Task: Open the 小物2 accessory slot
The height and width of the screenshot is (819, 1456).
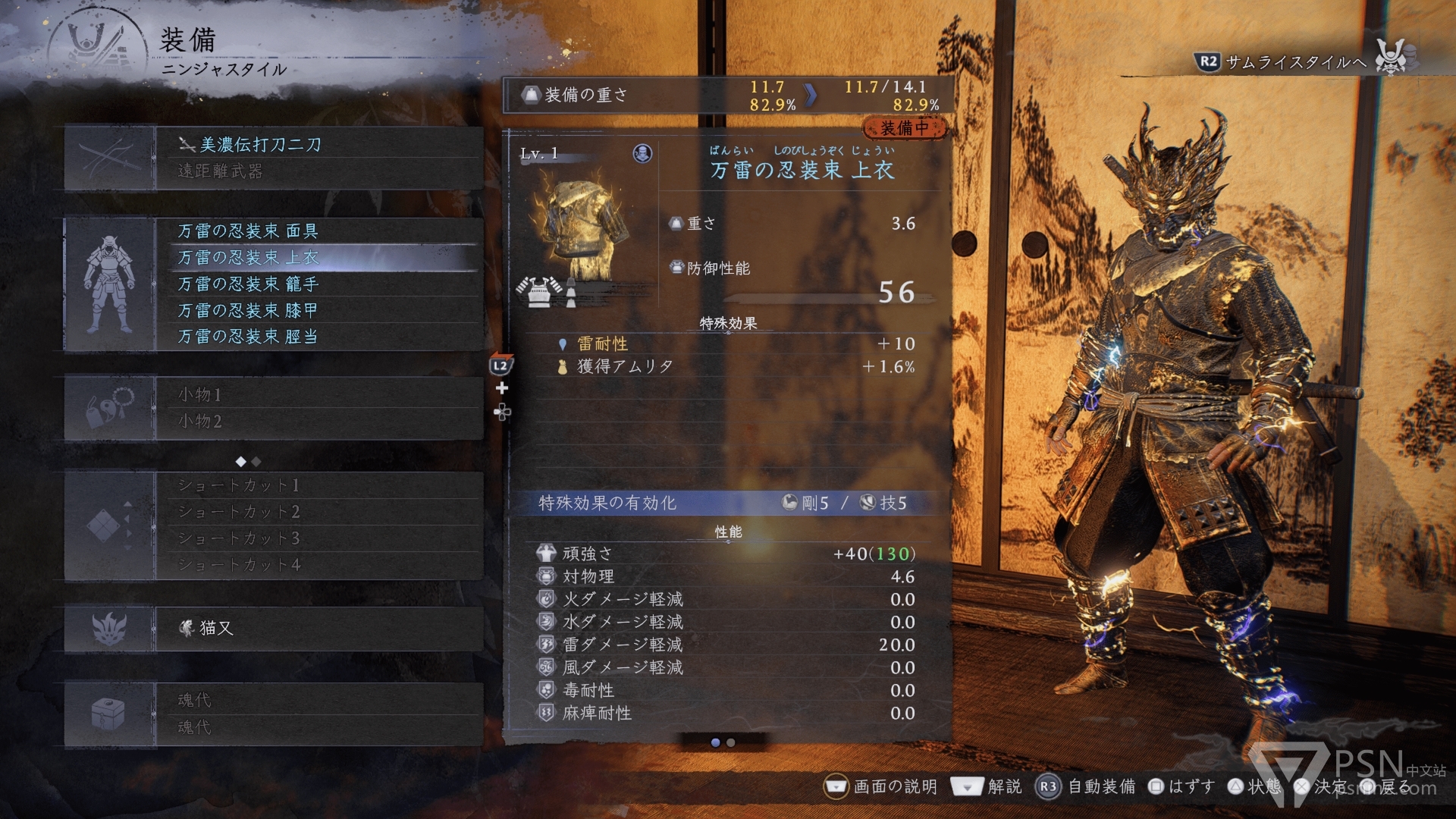Action: coord(318,421)
